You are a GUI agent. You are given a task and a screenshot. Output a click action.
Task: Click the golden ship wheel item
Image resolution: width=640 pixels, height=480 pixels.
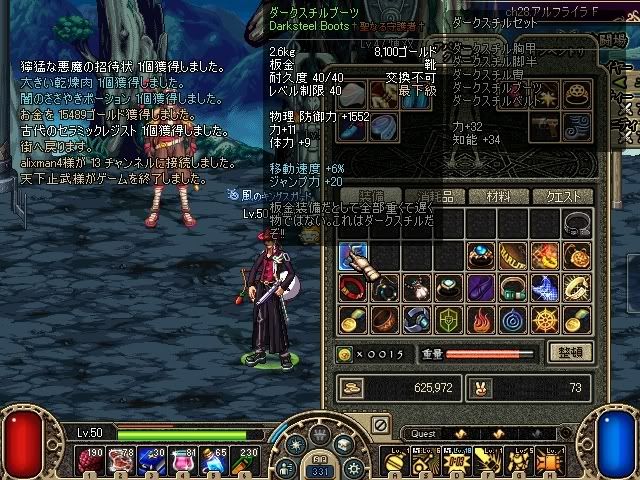coord(545,319)
